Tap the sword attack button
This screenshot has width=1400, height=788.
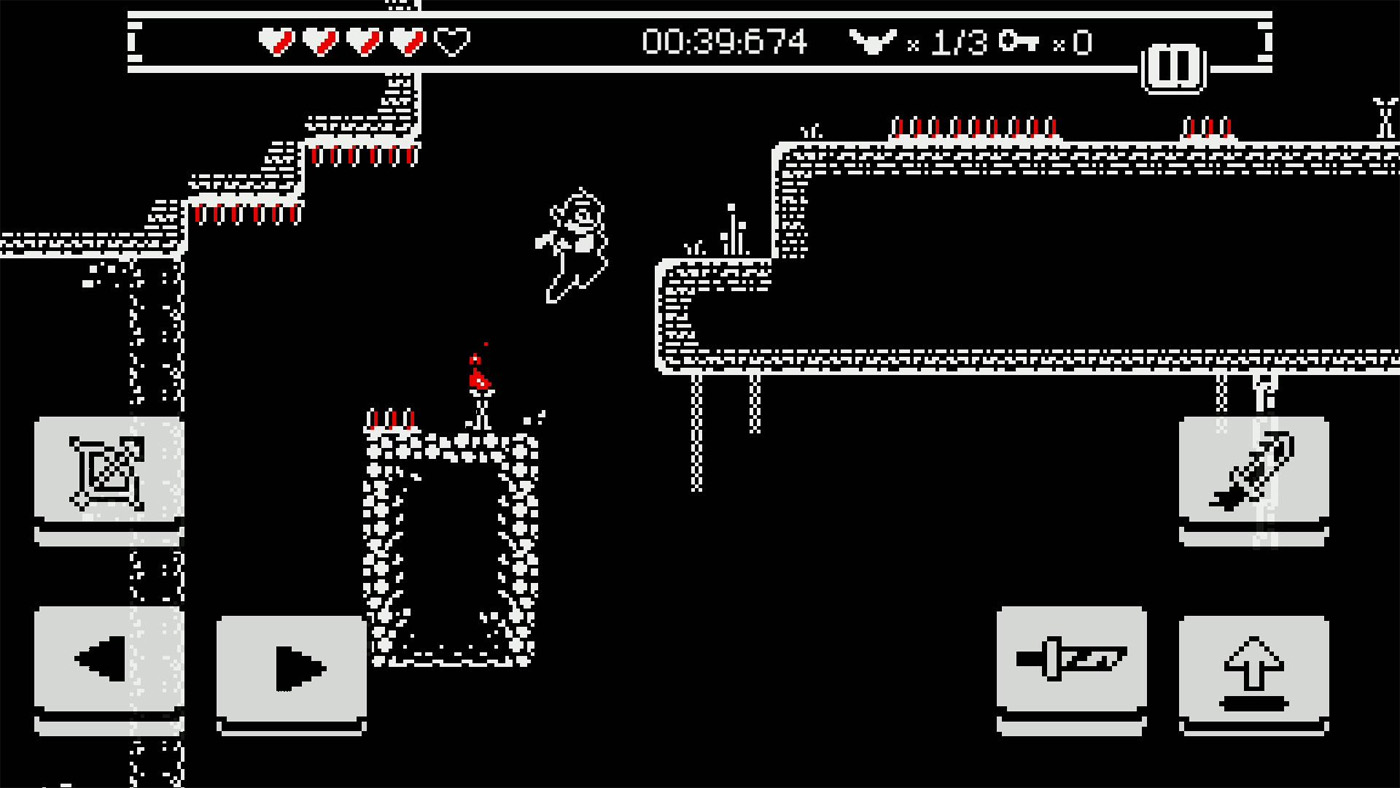pos(1072,658)
